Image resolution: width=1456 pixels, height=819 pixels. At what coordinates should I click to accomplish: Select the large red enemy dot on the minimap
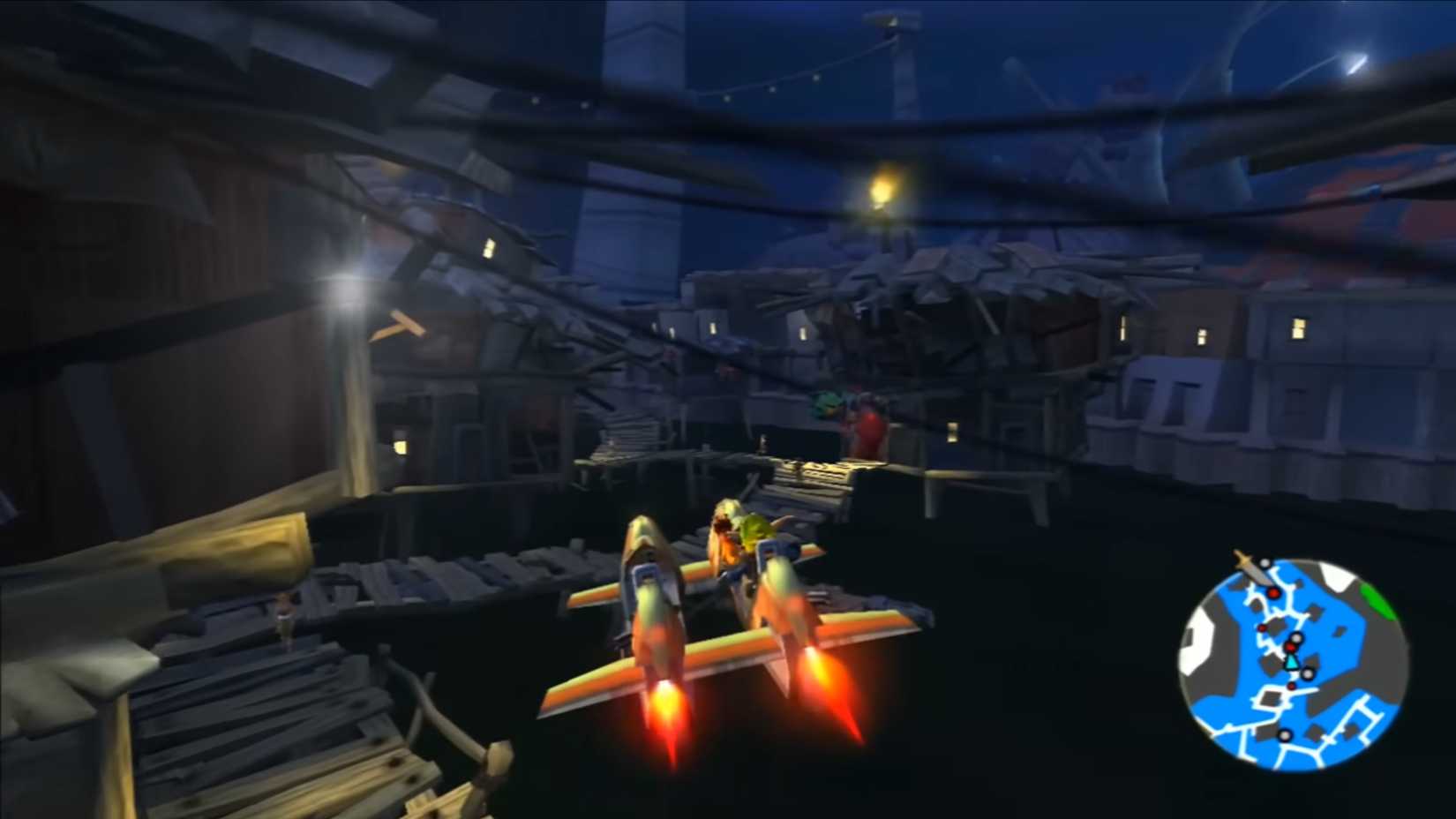click(1273, 593)
